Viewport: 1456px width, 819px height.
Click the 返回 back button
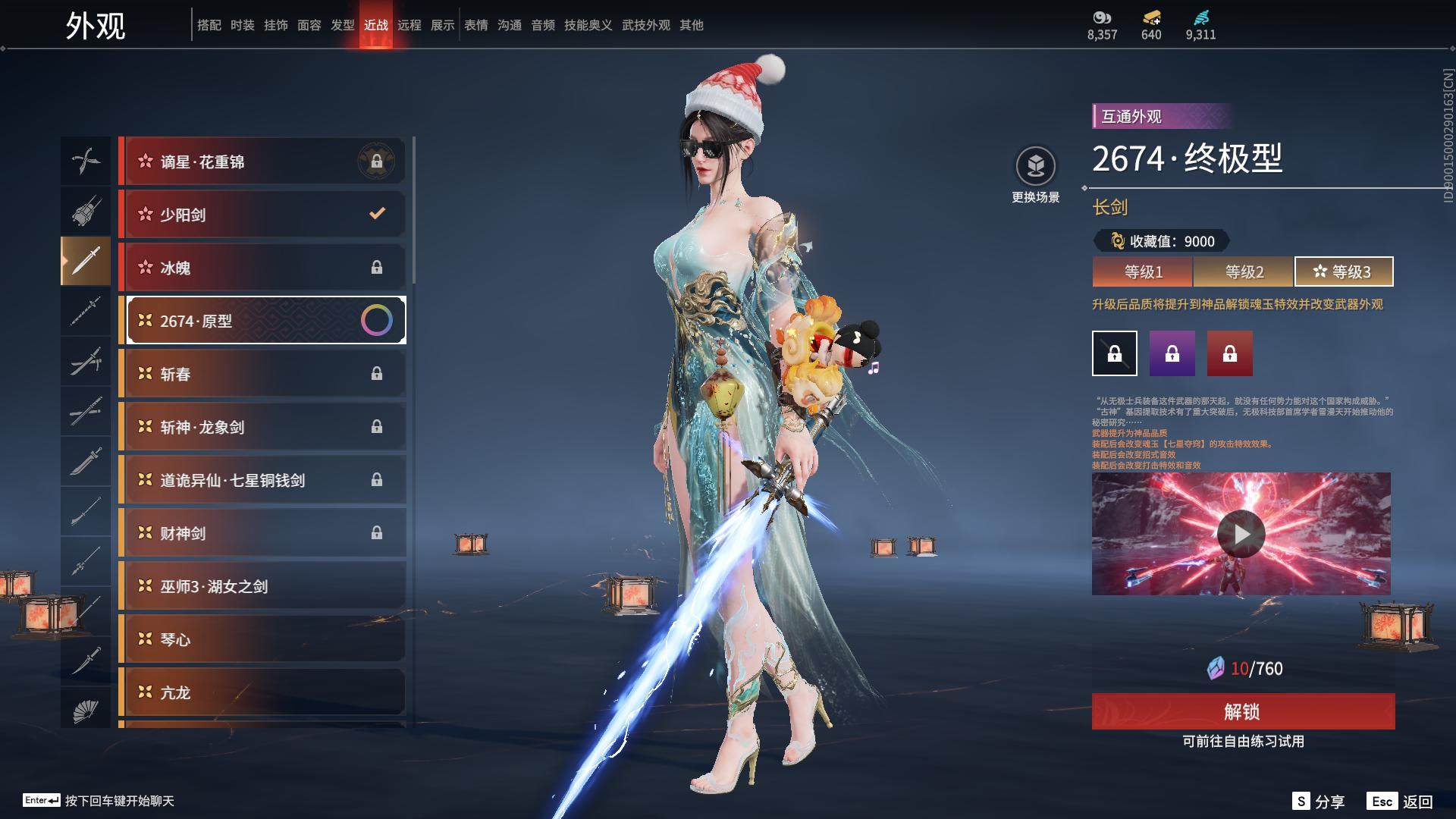tap(1401, 802)
